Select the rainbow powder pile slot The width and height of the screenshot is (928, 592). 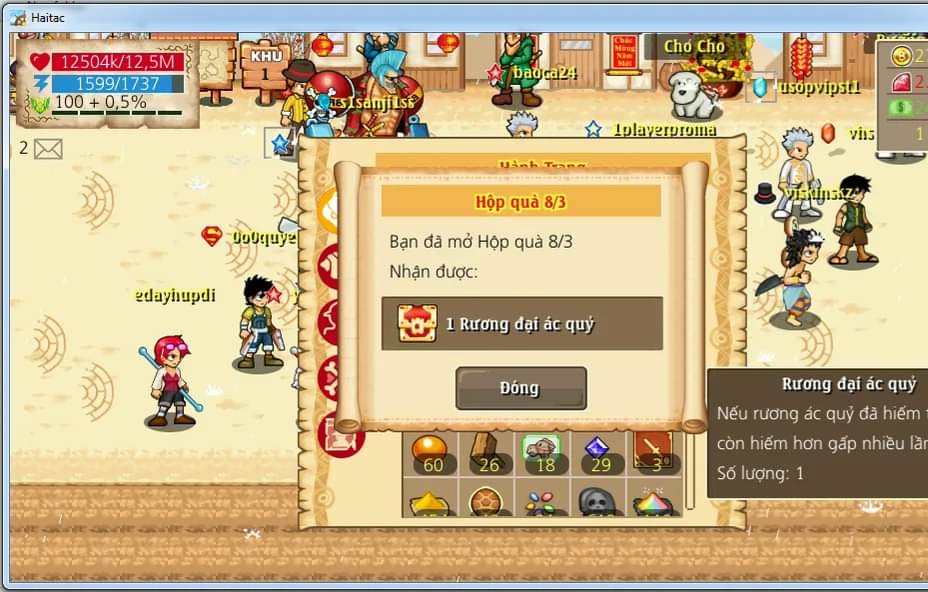pyautogui.click(x=653, y=502)
